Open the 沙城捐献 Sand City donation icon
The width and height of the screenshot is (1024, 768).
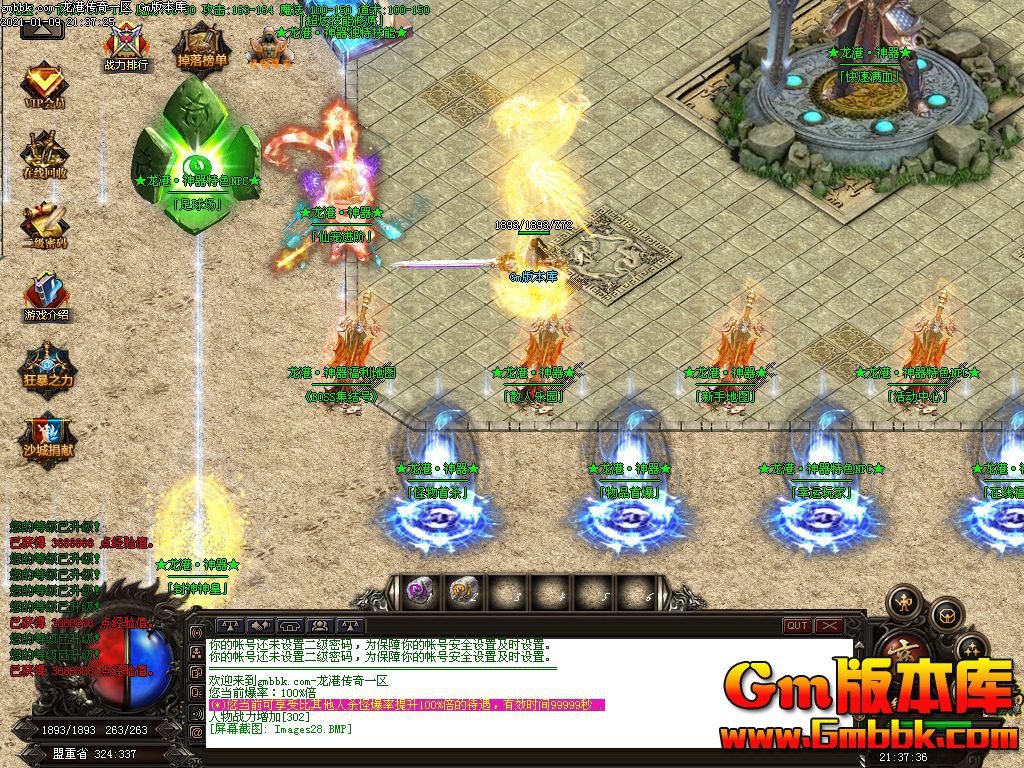point(46,436)
